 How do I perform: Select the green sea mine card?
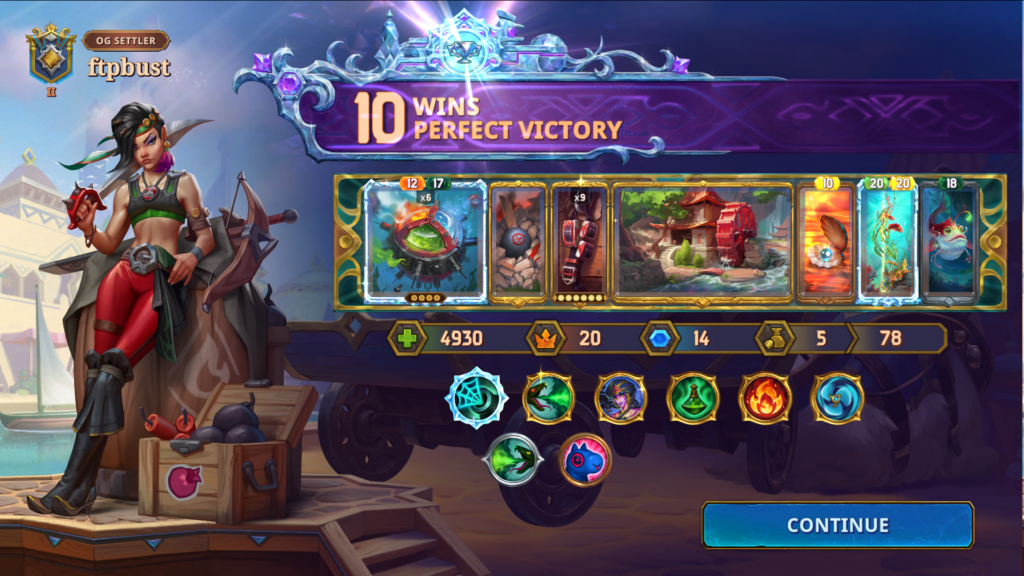pos(426,241)
